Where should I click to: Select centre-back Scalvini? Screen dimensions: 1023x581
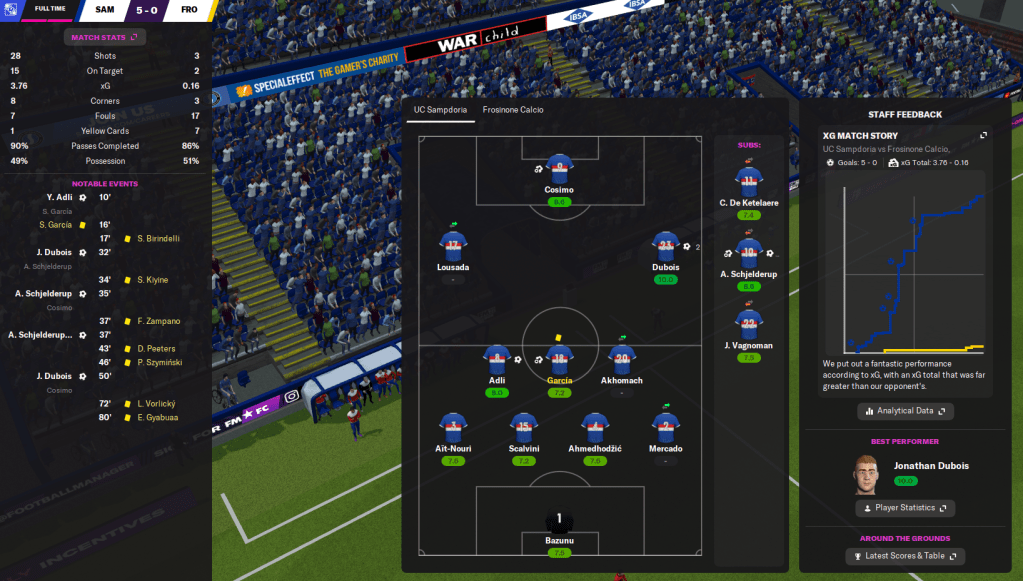point(524,428)
